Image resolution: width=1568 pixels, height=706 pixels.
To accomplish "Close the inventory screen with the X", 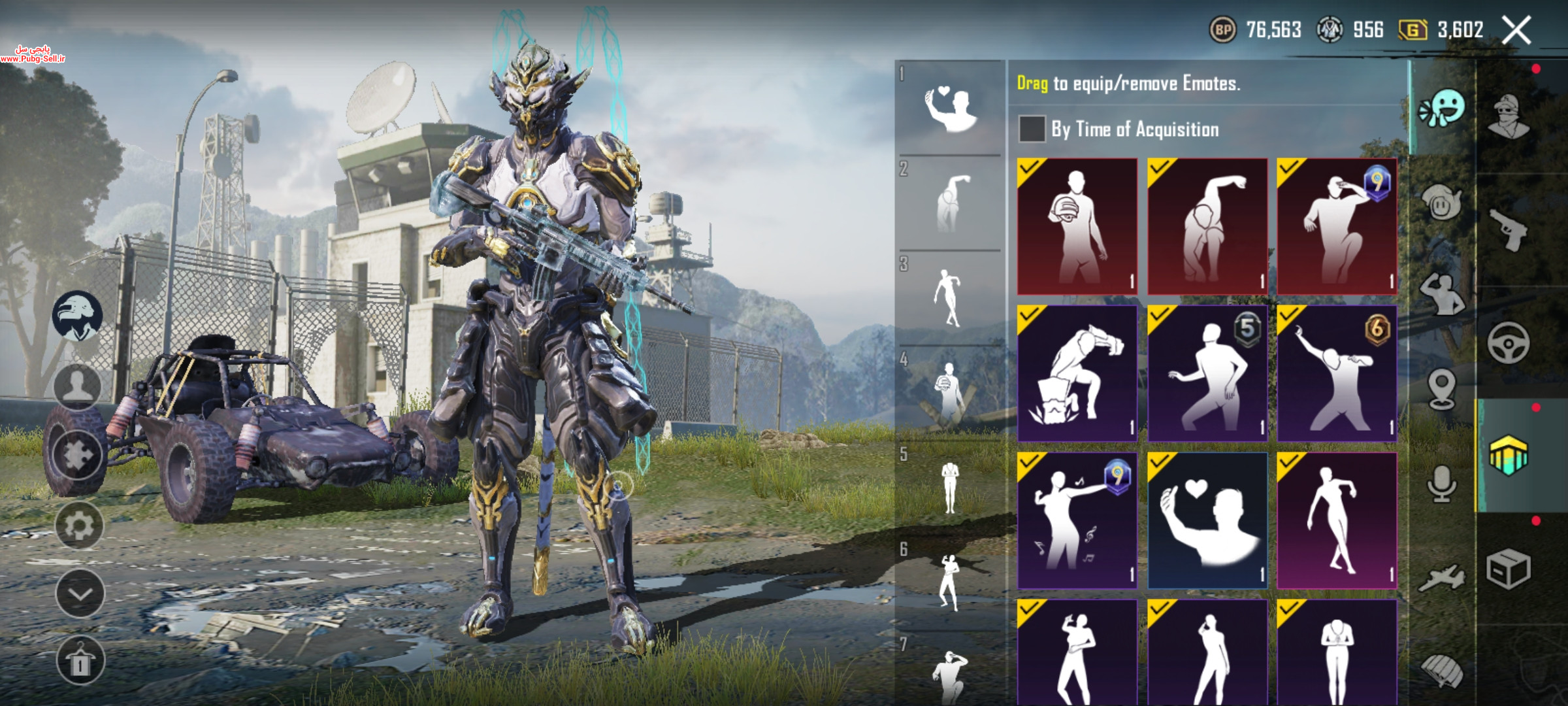I will pyautogui.click(x=1516, y=30).
